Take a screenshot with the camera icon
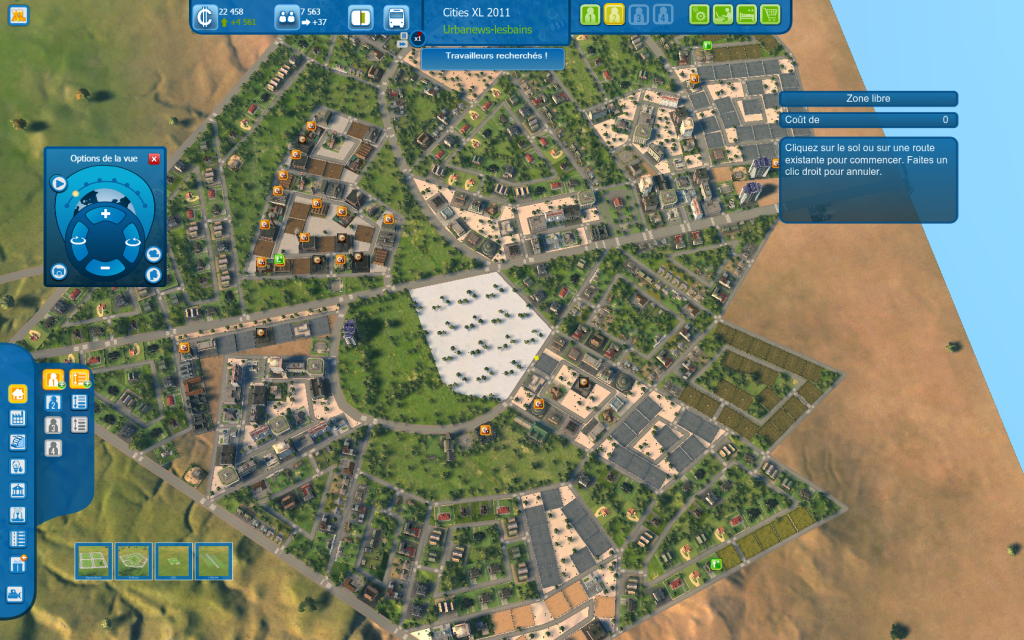1024x640 pixels. (x=59, y=271)
